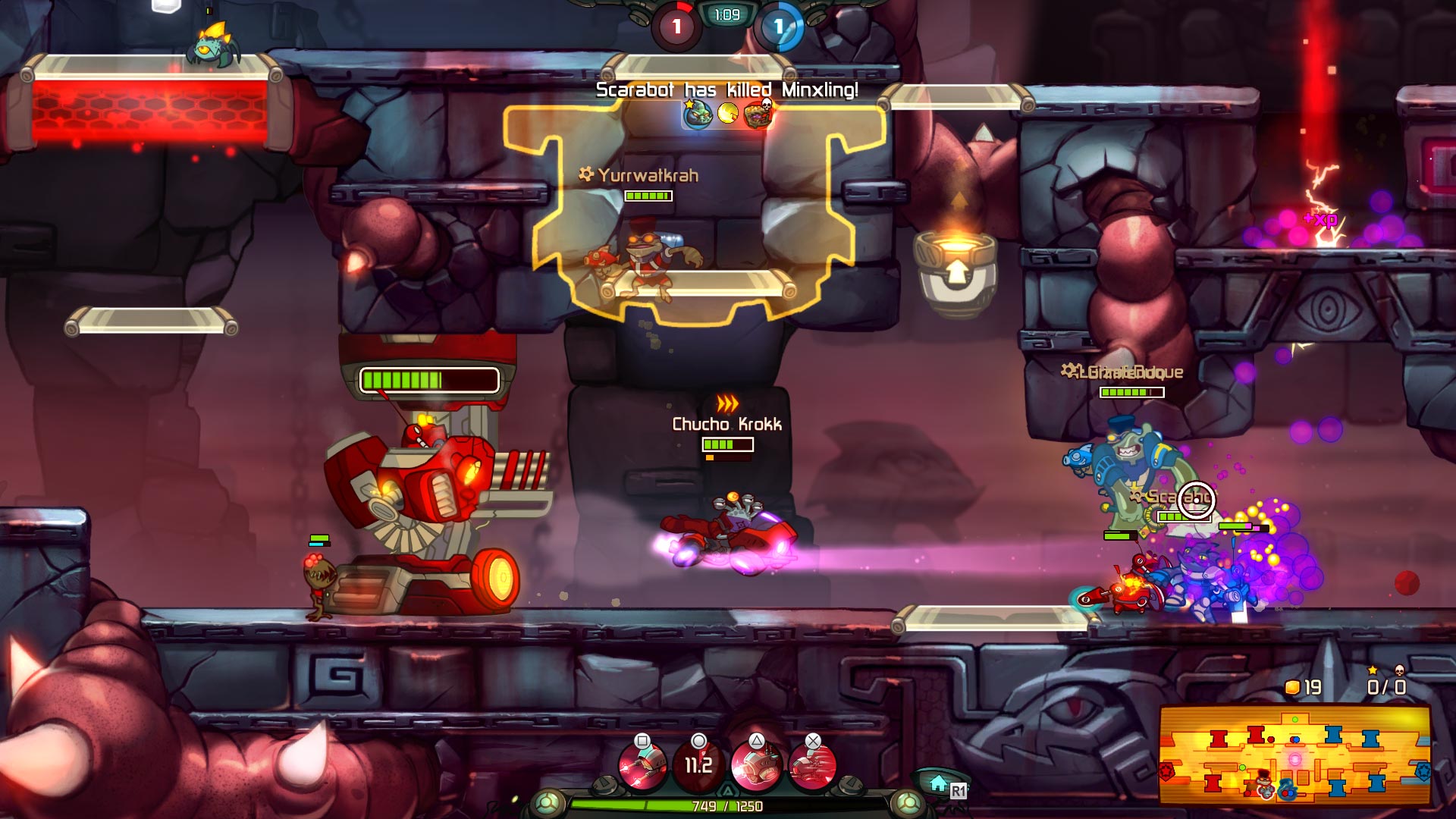
Task: Select the Square turret ability icon
Action: [643, 762]
